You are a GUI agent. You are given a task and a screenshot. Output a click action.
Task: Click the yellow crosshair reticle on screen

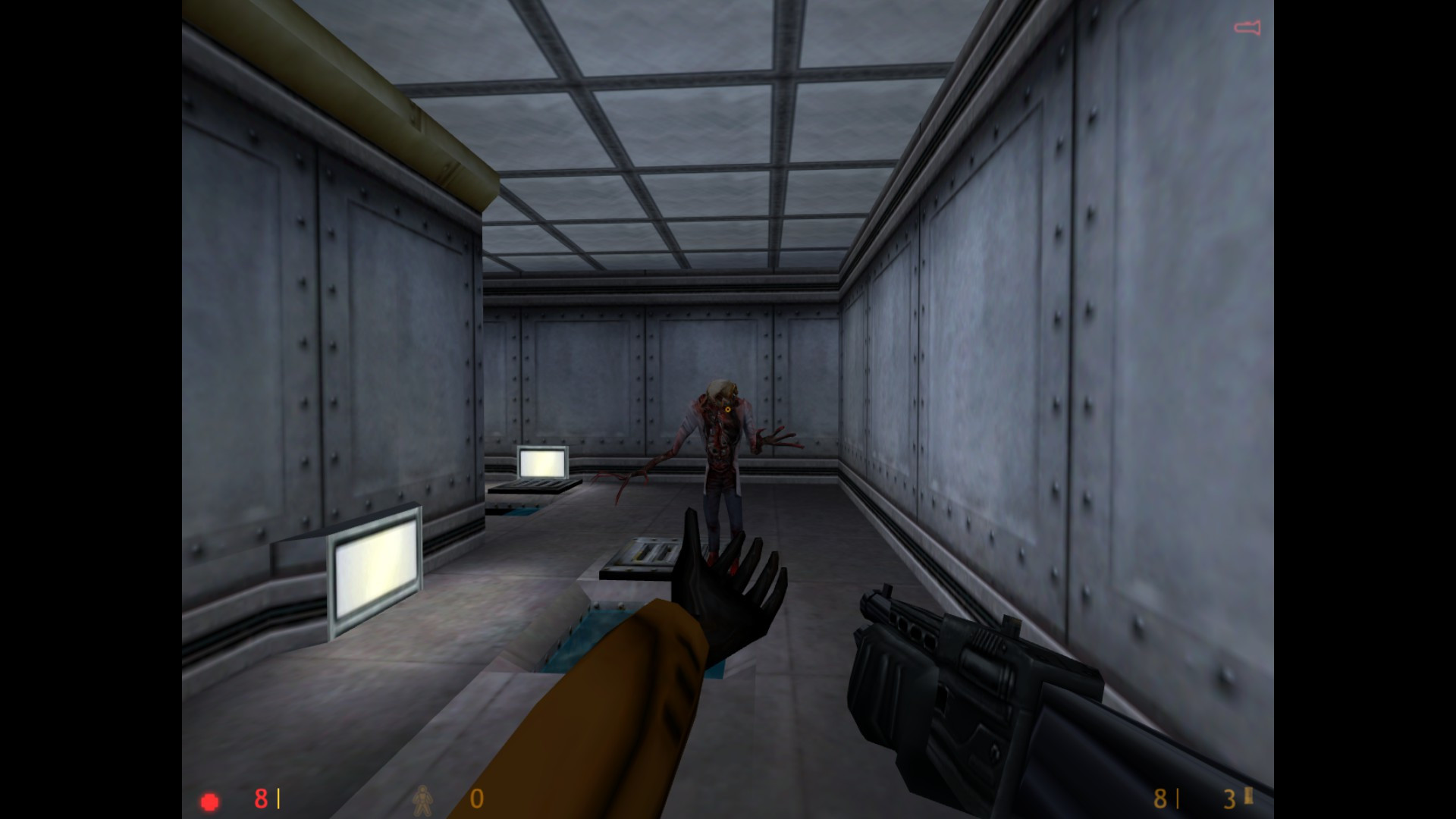click(726, 409)
